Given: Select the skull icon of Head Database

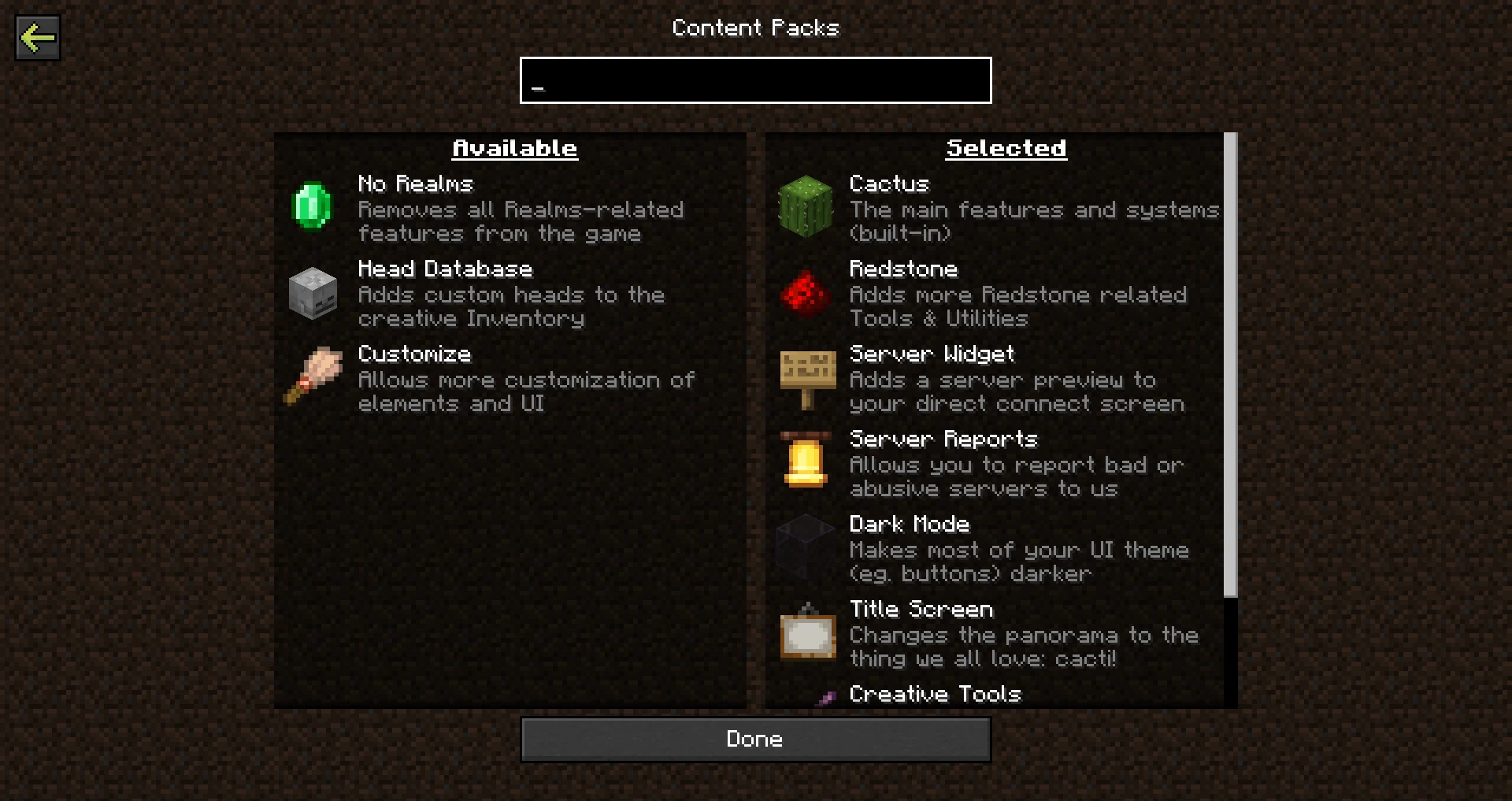Looking at the screenshot, I should [x=312, y=294].
